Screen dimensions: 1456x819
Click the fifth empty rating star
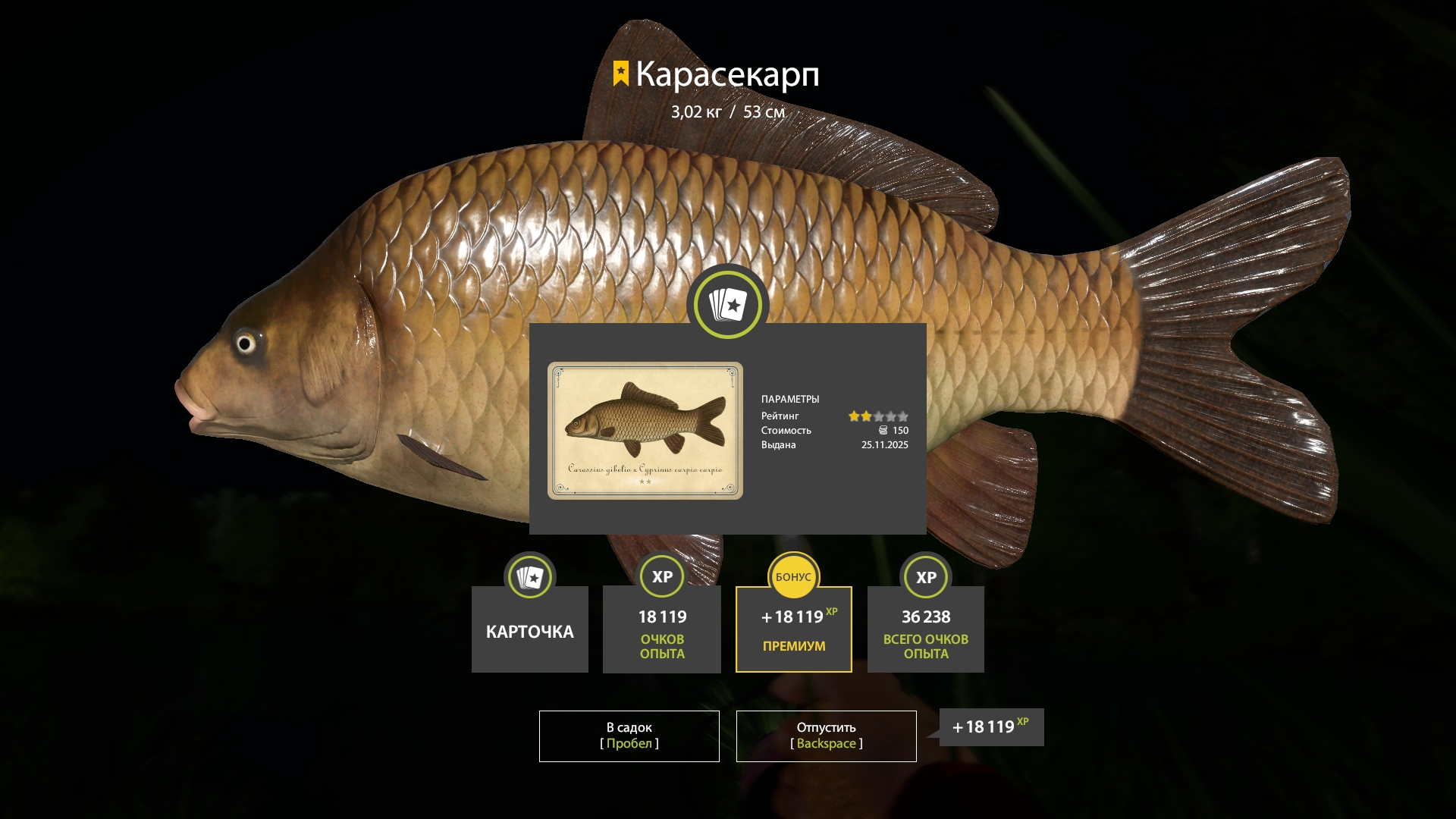(903, 416)
